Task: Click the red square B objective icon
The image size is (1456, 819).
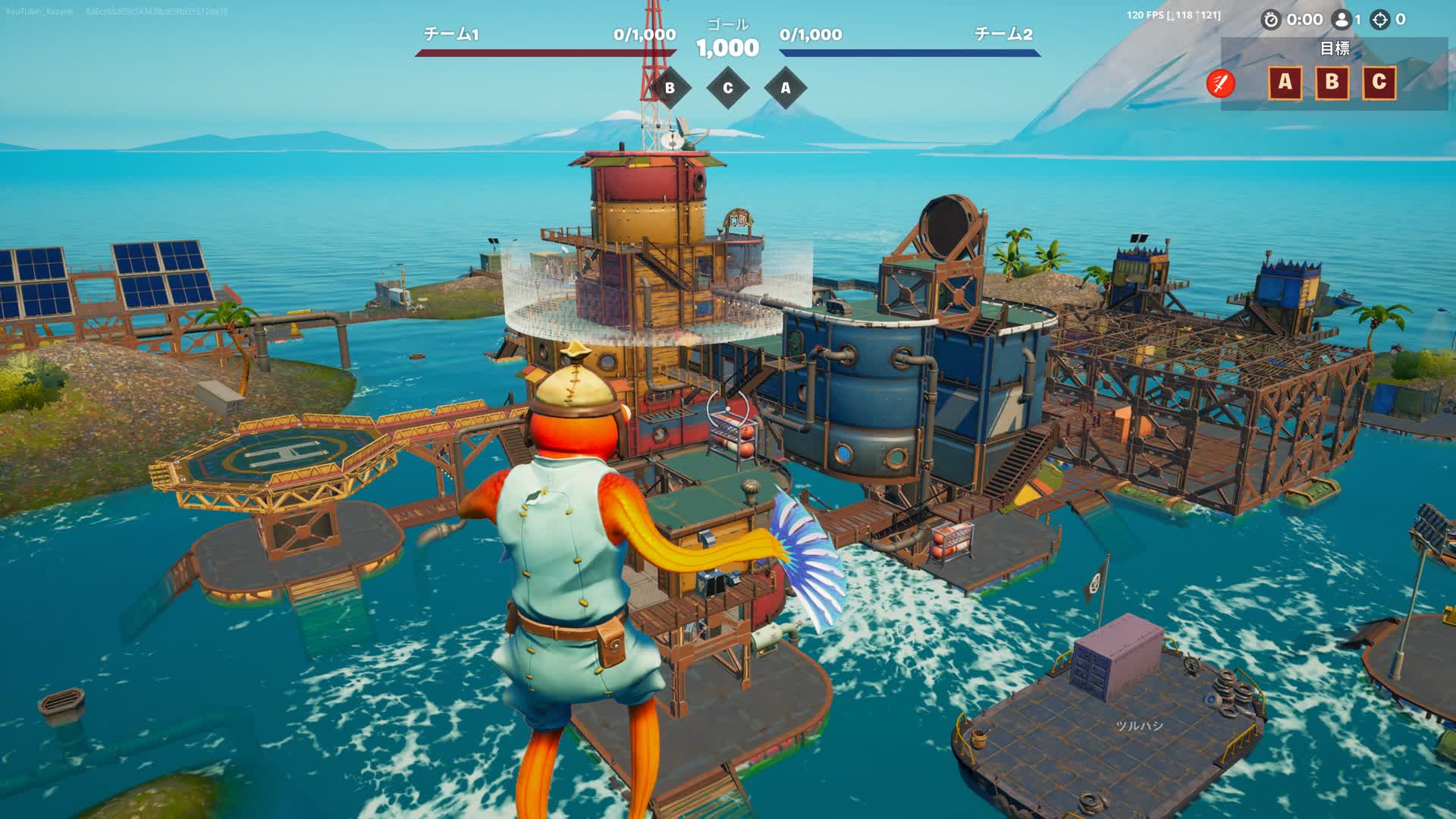Action: point(1332,82)
